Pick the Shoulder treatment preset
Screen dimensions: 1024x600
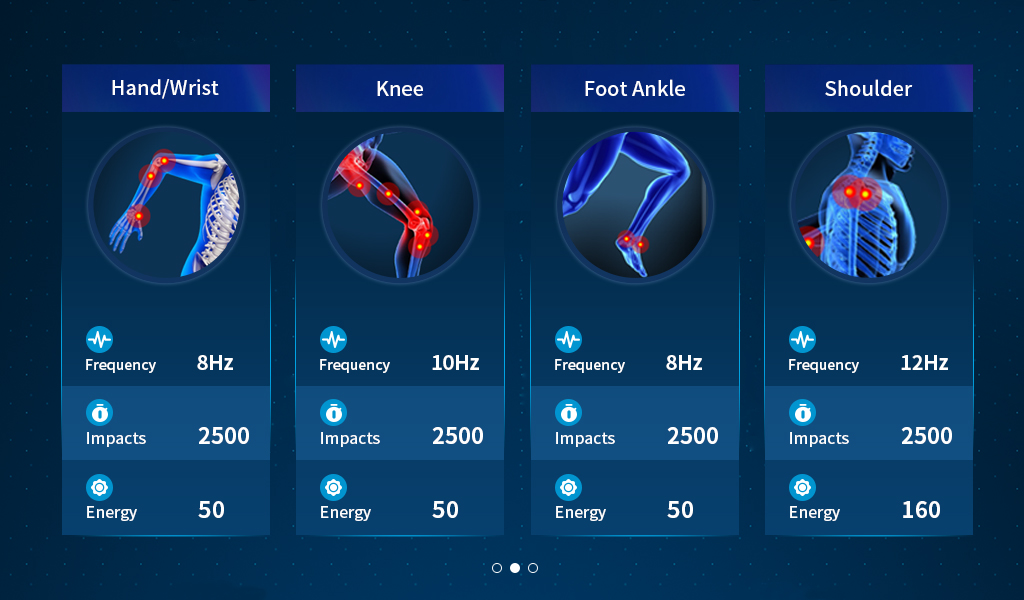click(868, 89)
